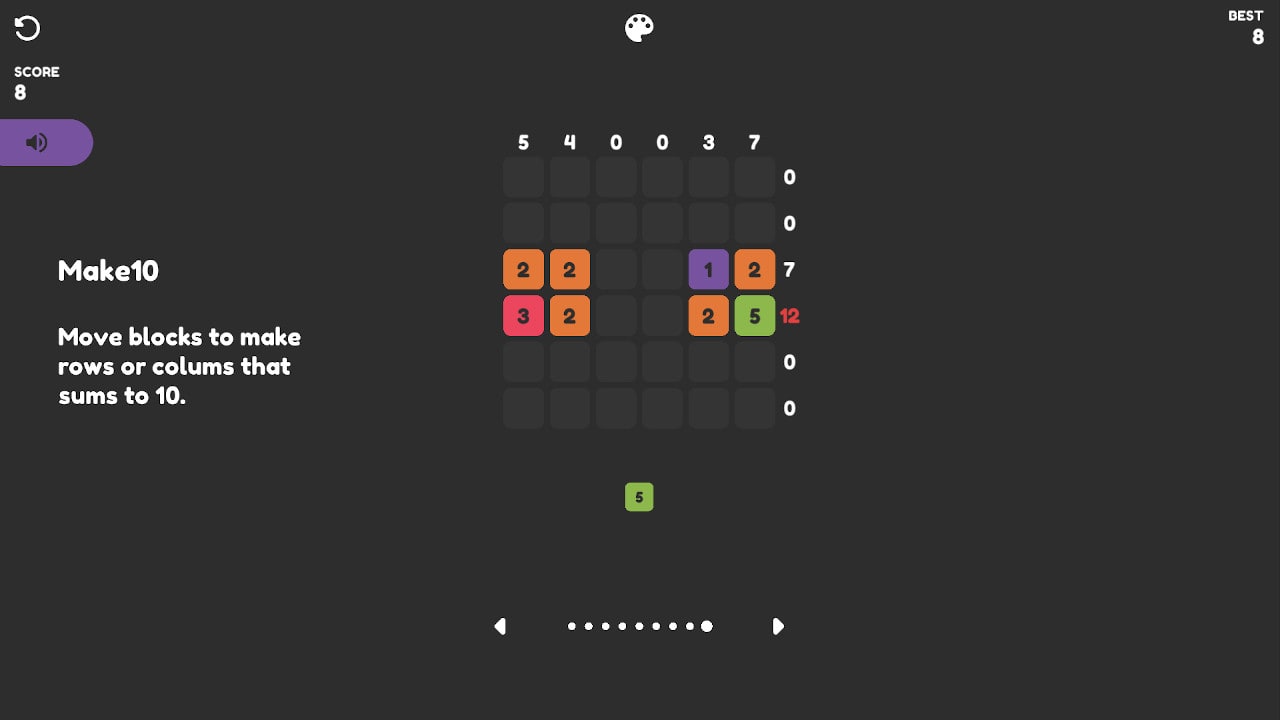Click the BEST score display
Screen dimensions: 1280x720
coord(1246,27)
